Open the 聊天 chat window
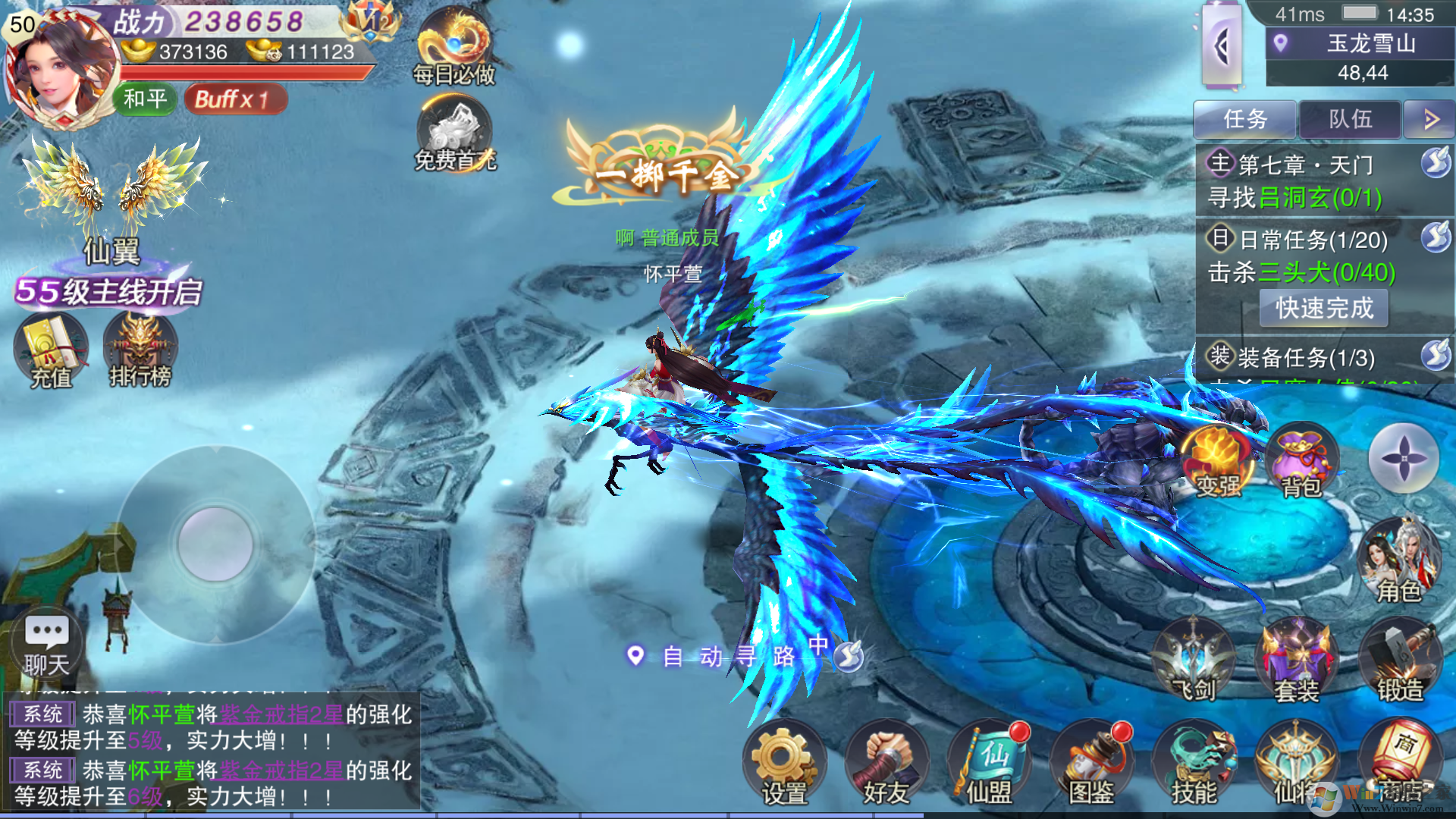1456x819 pixels. 47,645
